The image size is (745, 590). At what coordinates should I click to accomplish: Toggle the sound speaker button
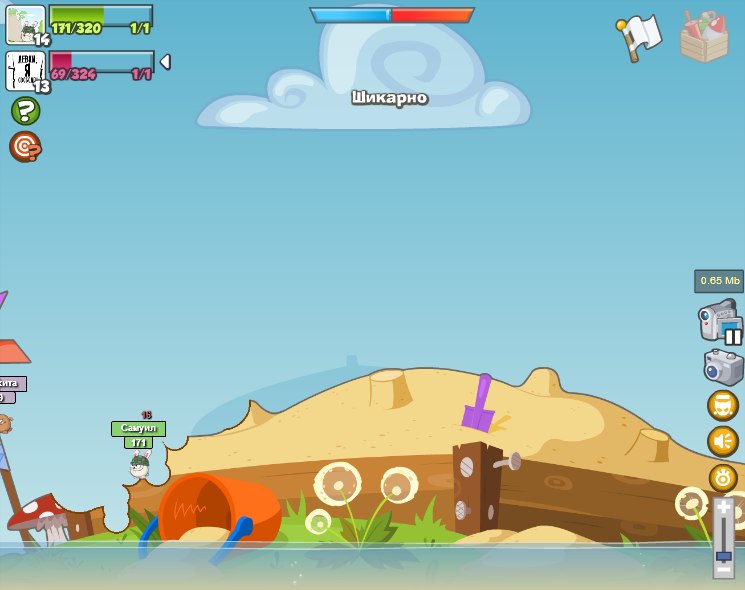pyautogui.click(x=723, y=441)
